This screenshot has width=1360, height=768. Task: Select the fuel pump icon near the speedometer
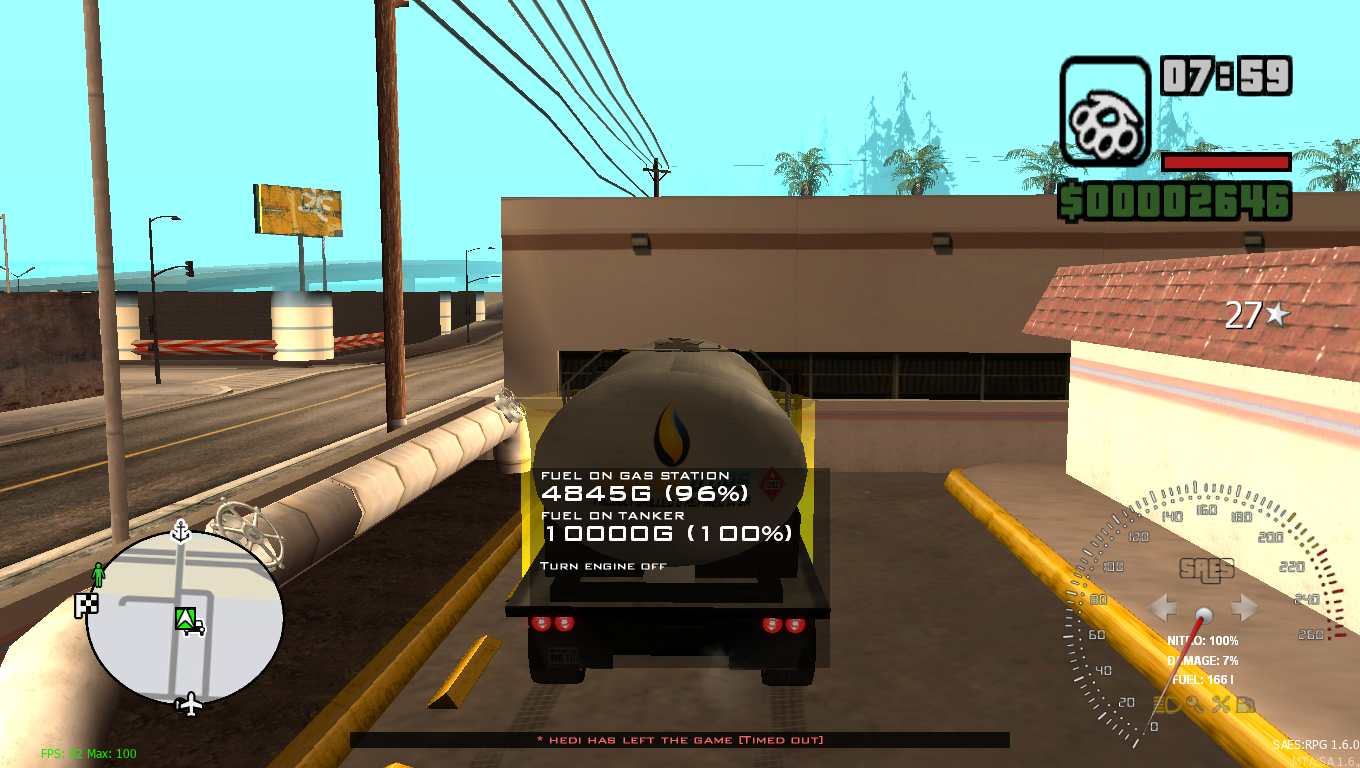[1245, 704]
